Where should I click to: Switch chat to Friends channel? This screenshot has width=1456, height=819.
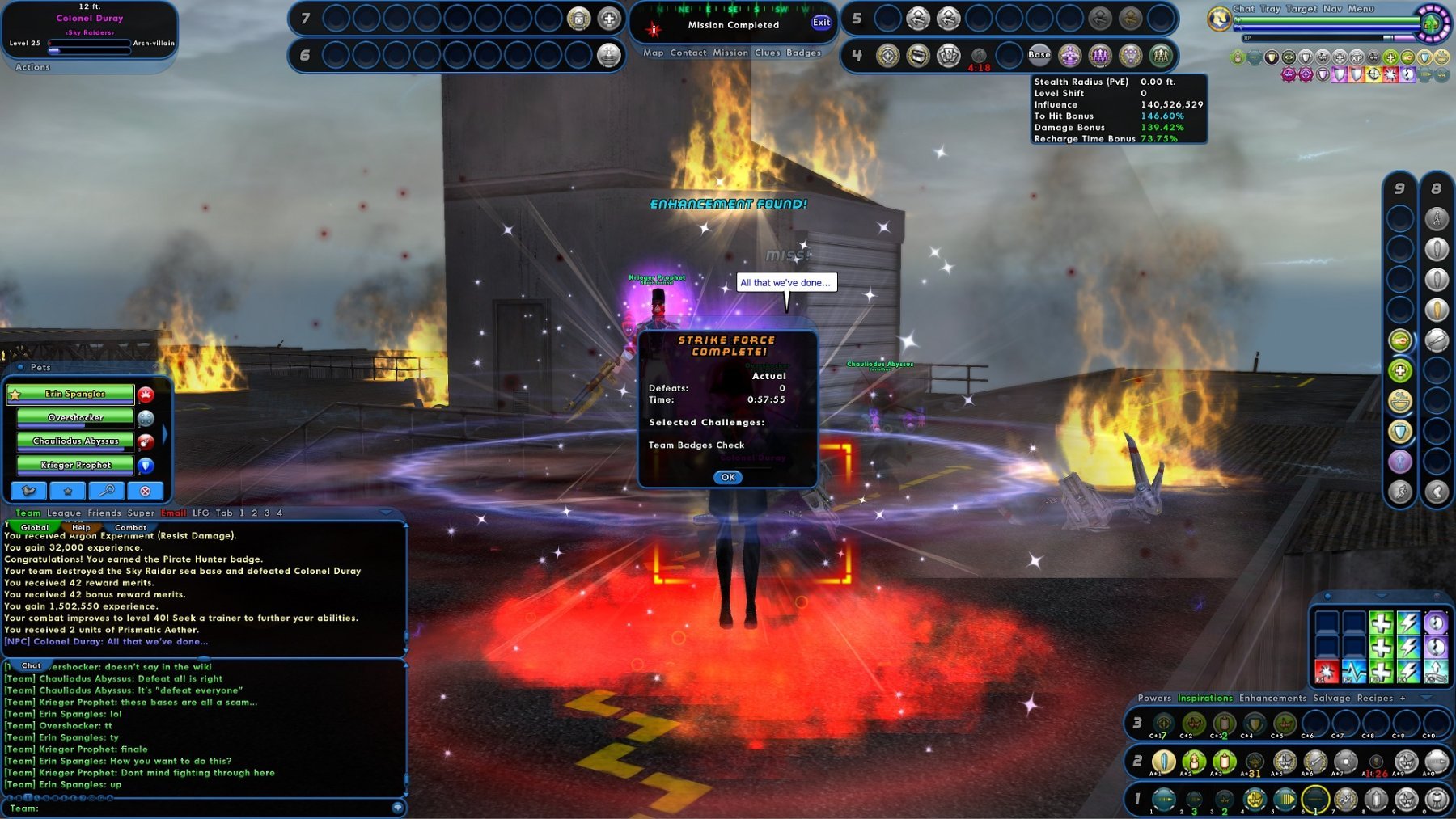tap(104, 513)
